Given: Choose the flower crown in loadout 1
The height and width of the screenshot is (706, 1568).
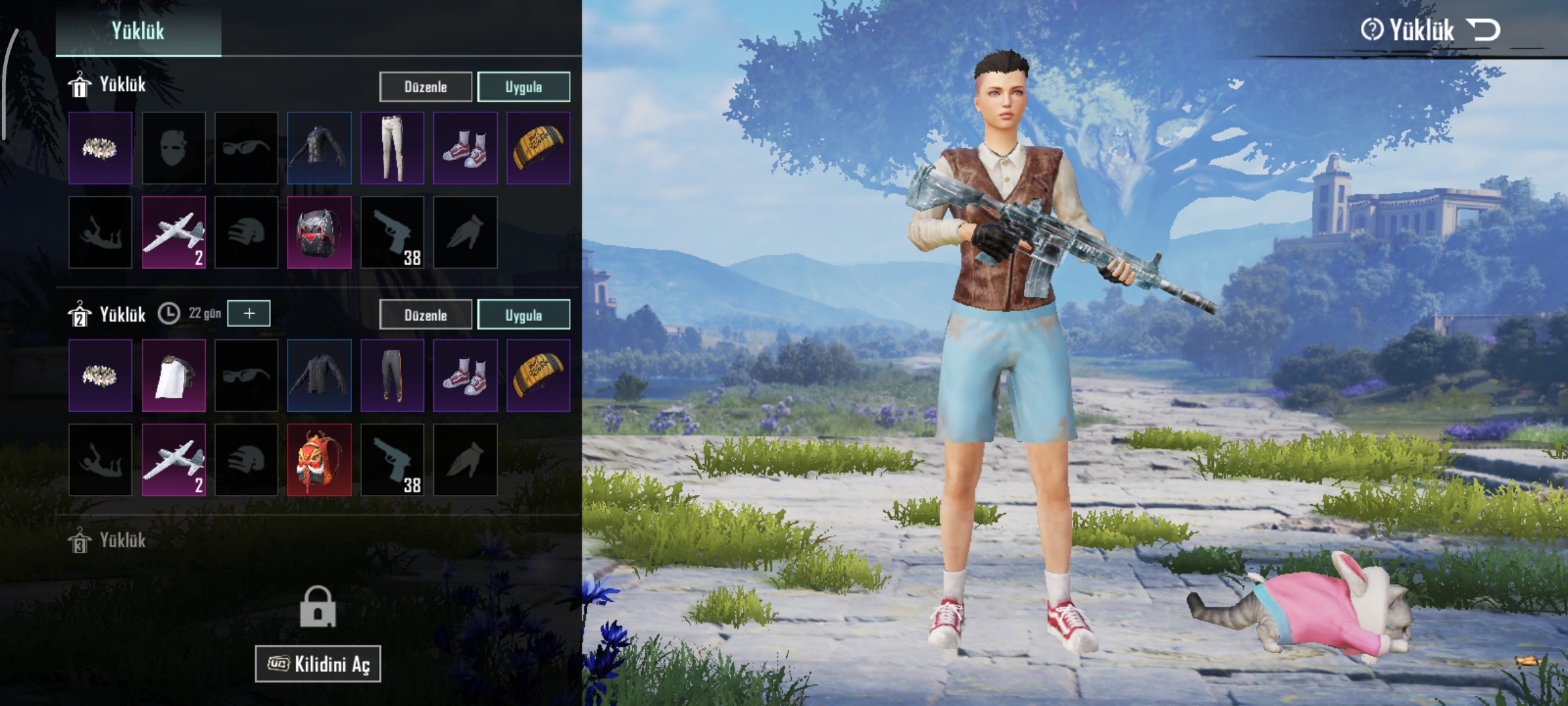Looking at the screenshot, I should [x=101, y=148].
